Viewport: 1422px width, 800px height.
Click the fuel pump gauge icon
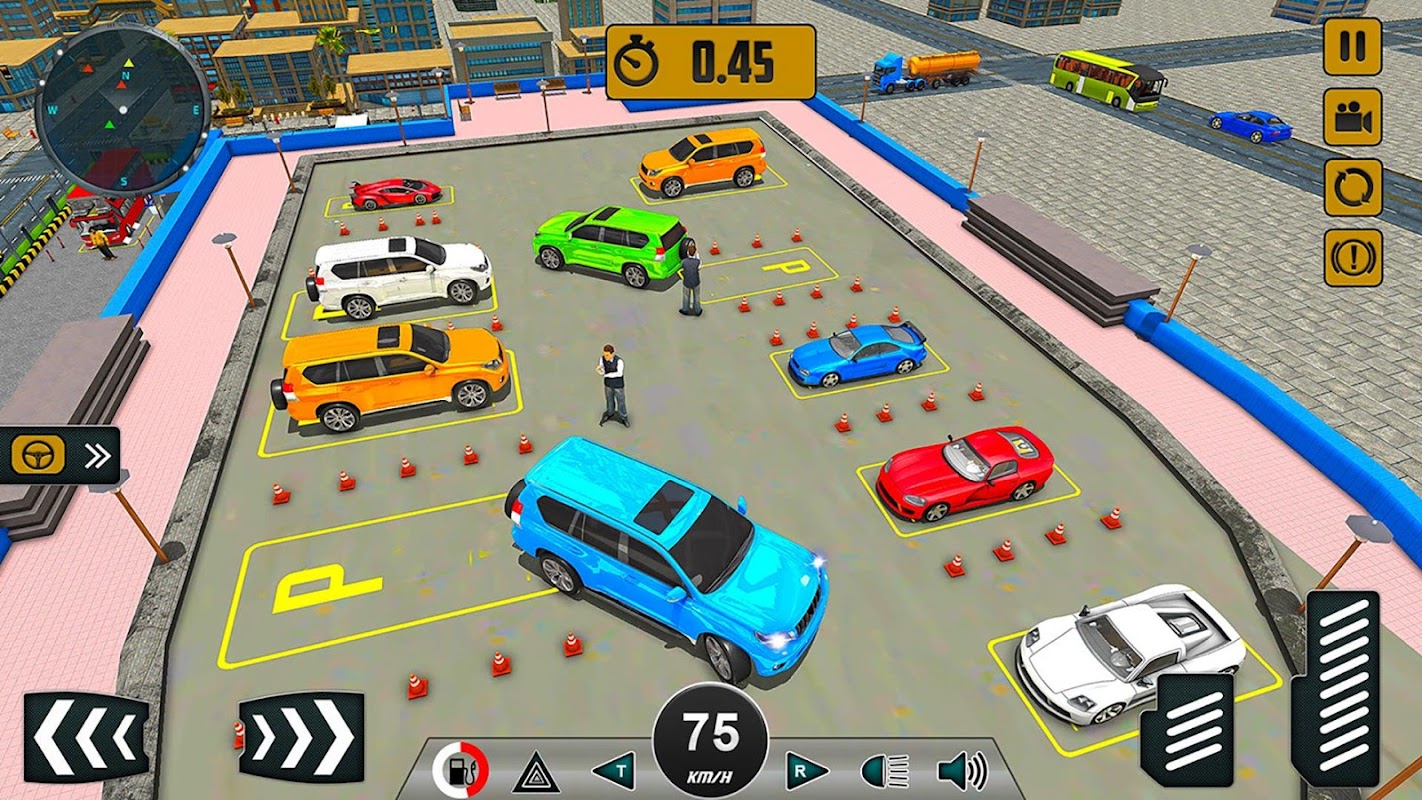click(460, 771)
